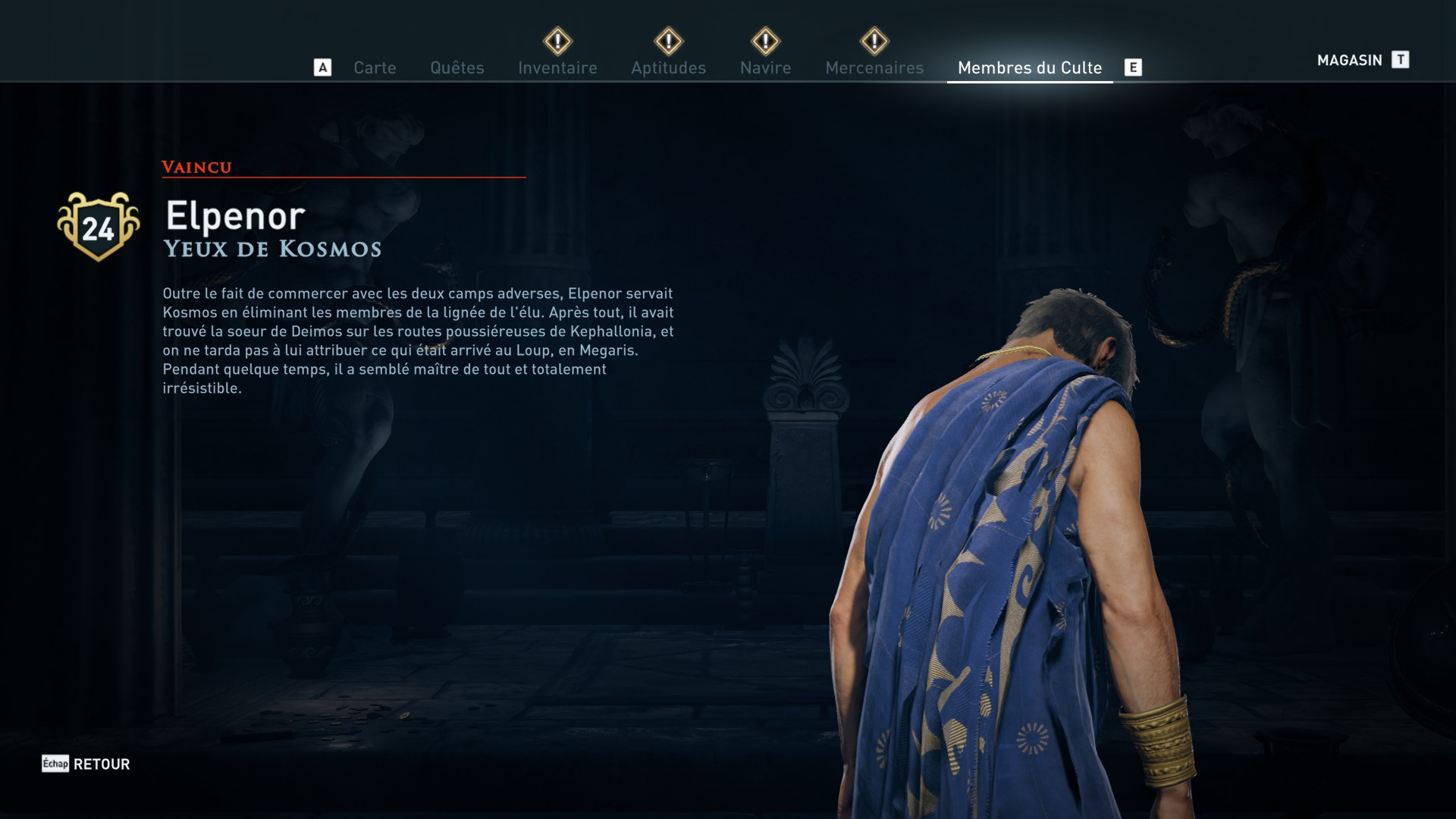Screen dimensions: 1456x819
Task: Click the Retour back button
Action: pyautogui.click(x=101, y=764)
